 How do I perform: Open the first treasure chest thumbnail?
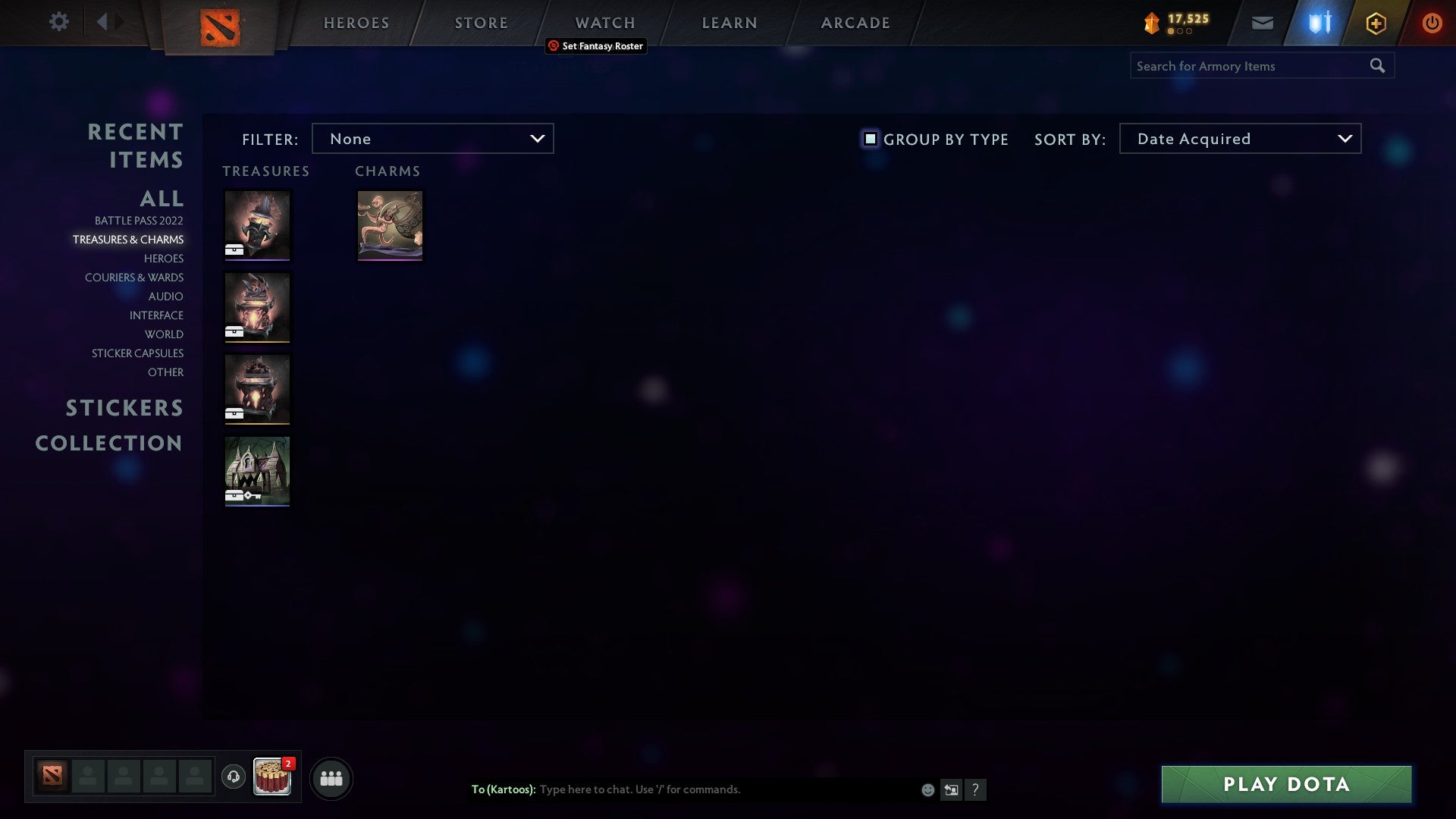coord(257,225)
